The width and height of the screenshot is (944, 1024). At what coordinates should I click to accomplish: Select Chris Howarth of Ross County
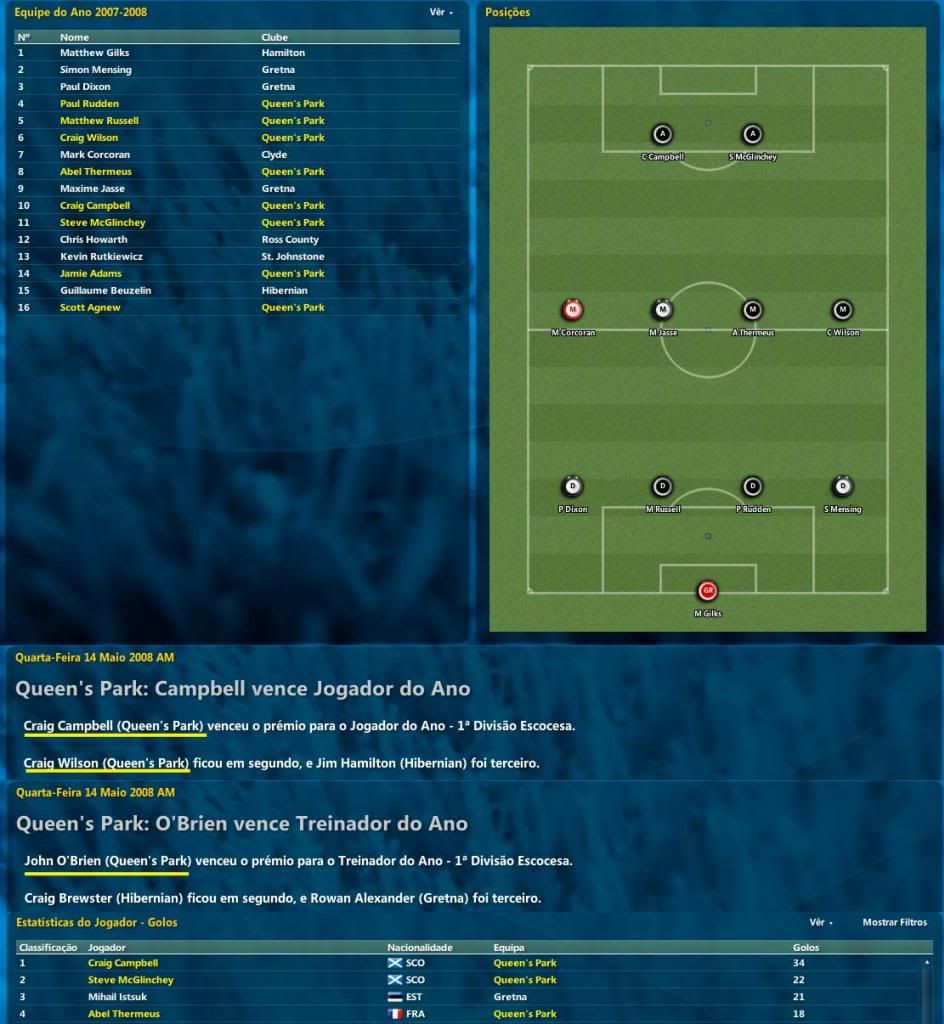[x=93, y=240]
